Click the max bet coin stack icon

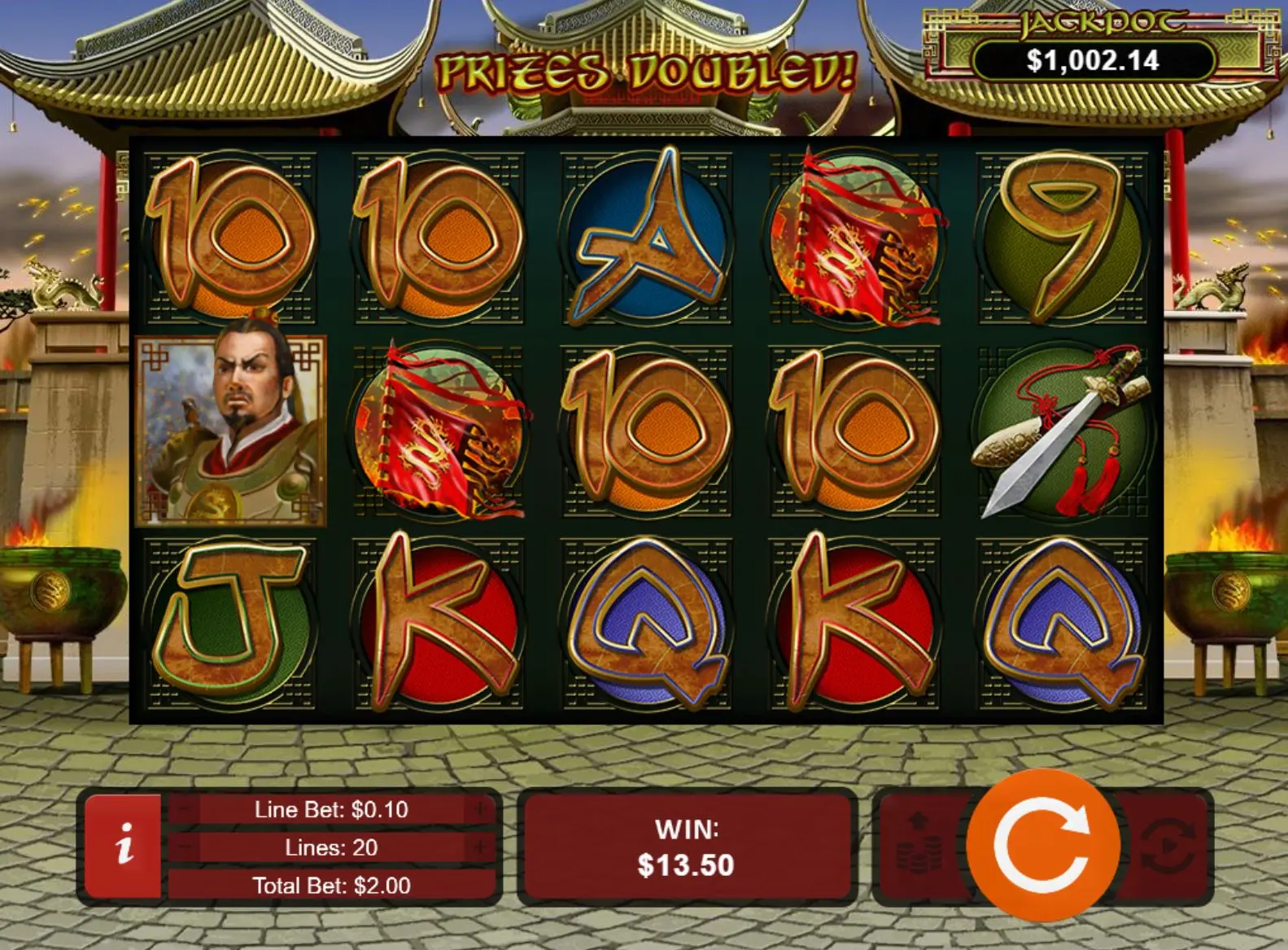919,847
